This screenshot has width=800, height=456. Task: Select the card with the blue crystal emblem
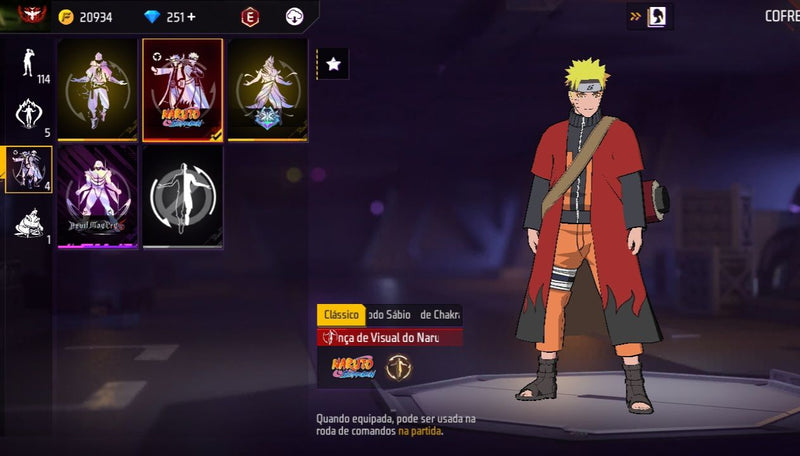[267, 90]
